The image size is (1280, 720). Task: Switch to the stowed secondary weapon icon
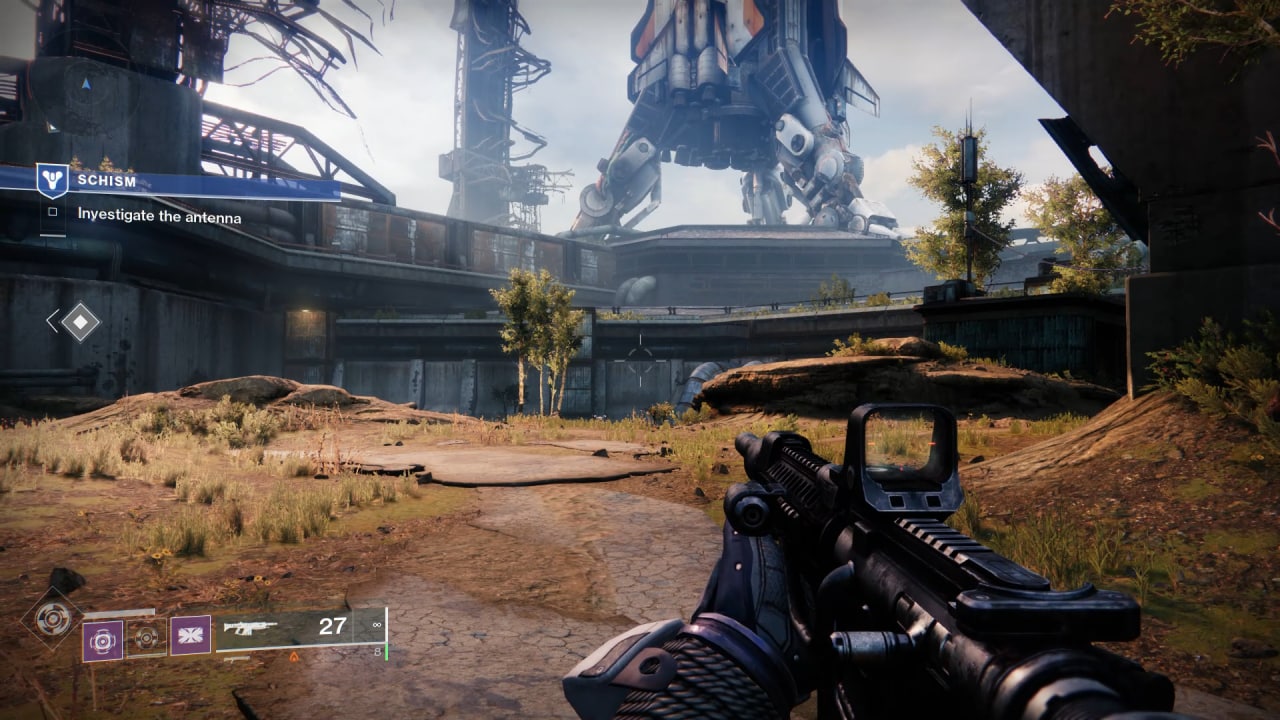[236, 659]
